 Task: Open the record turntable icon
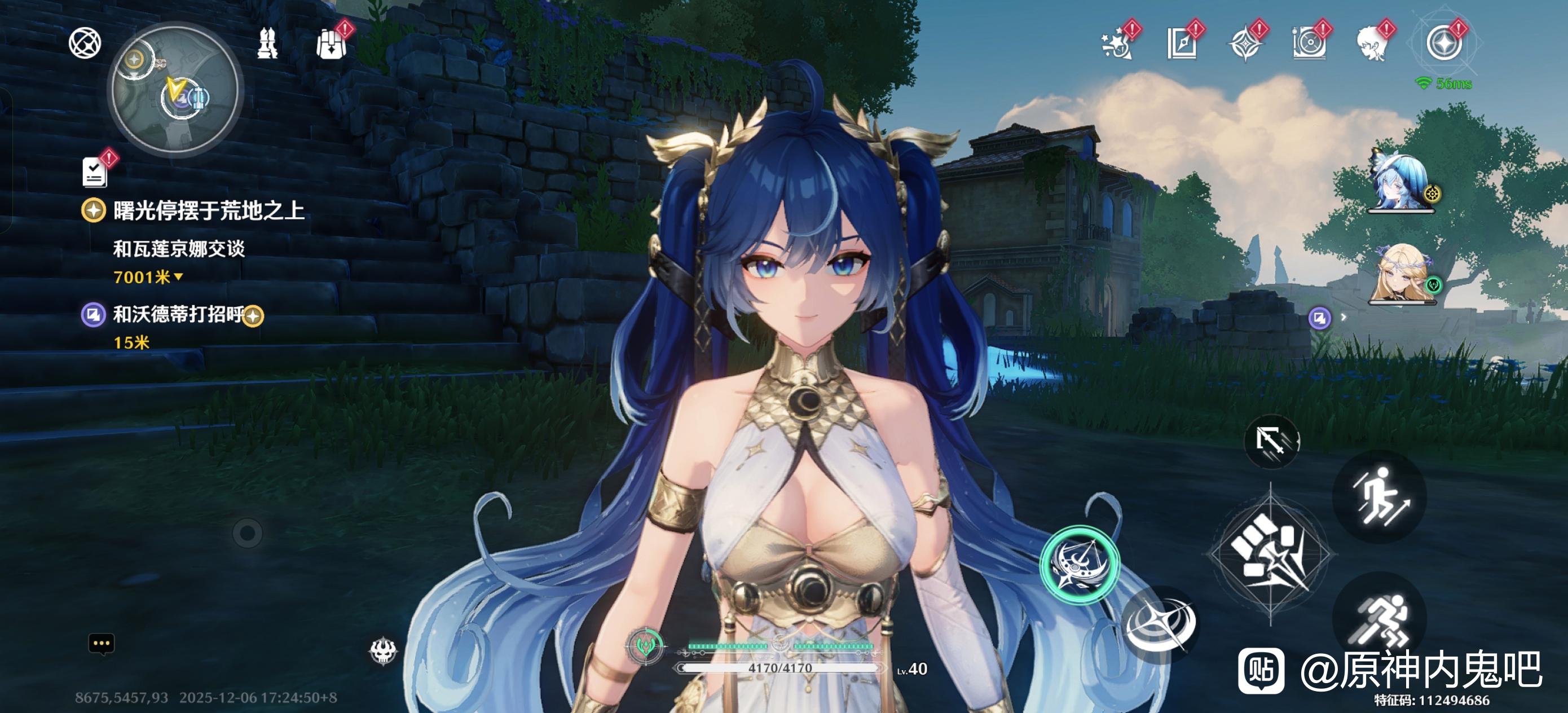click(1308, 44)
